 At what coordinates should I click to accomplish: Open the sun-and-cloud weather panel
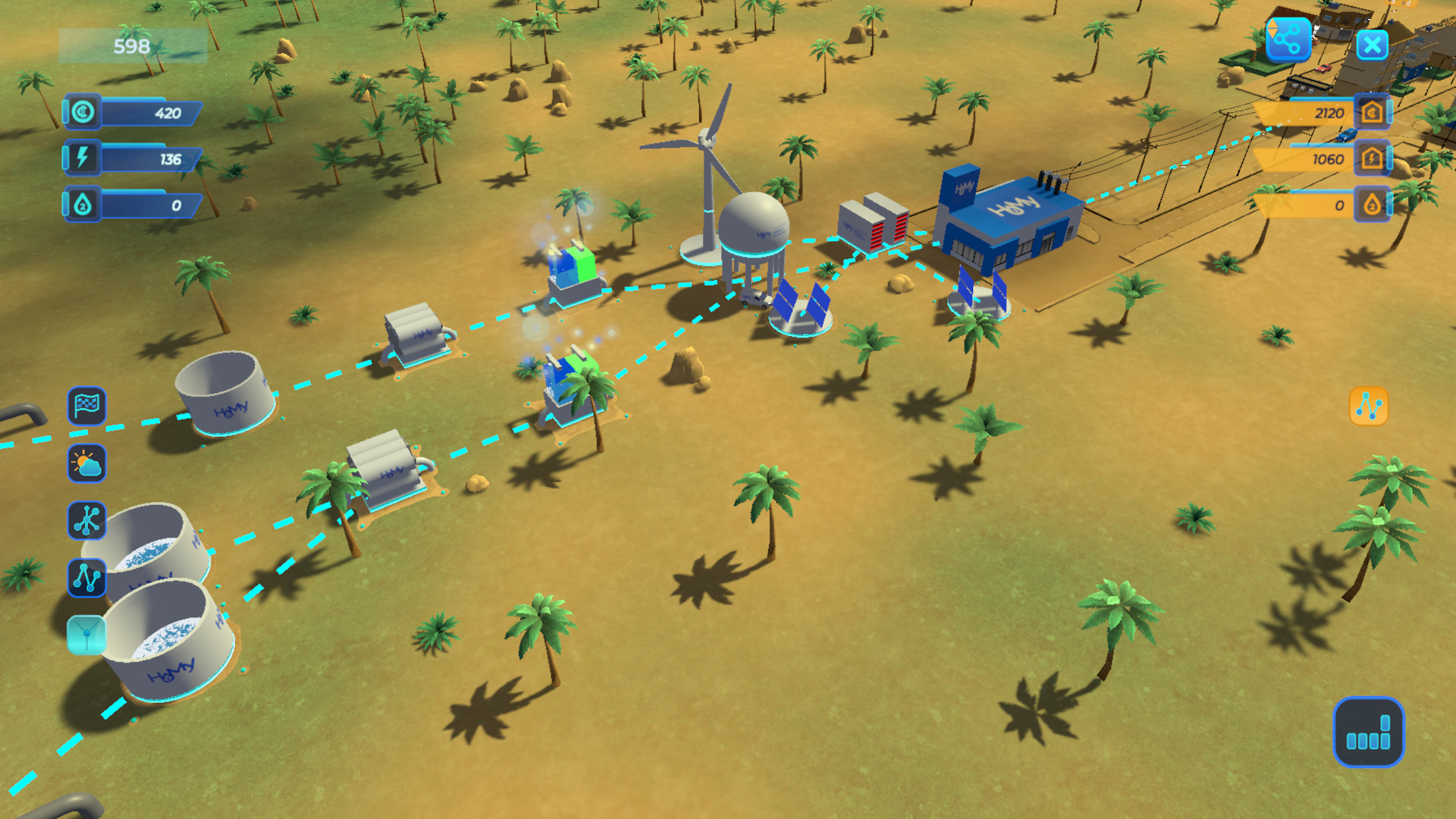(x=86, y=463)
